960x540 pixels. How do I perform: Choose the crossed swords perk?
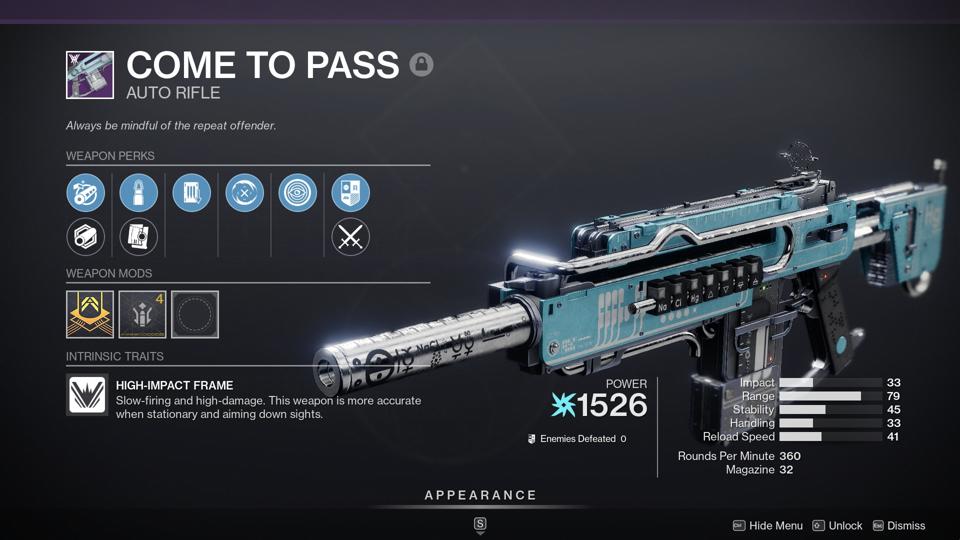[350, 237]
